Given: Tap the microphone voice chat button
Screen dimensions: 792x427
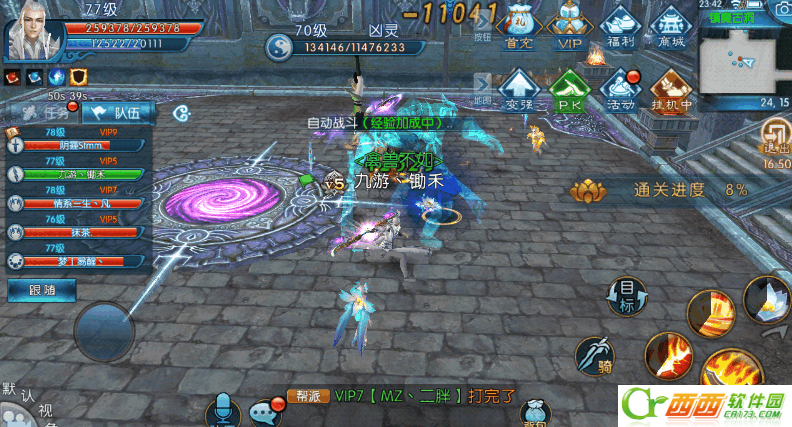Looking at the screenshot, I should (x=222, y=411).
